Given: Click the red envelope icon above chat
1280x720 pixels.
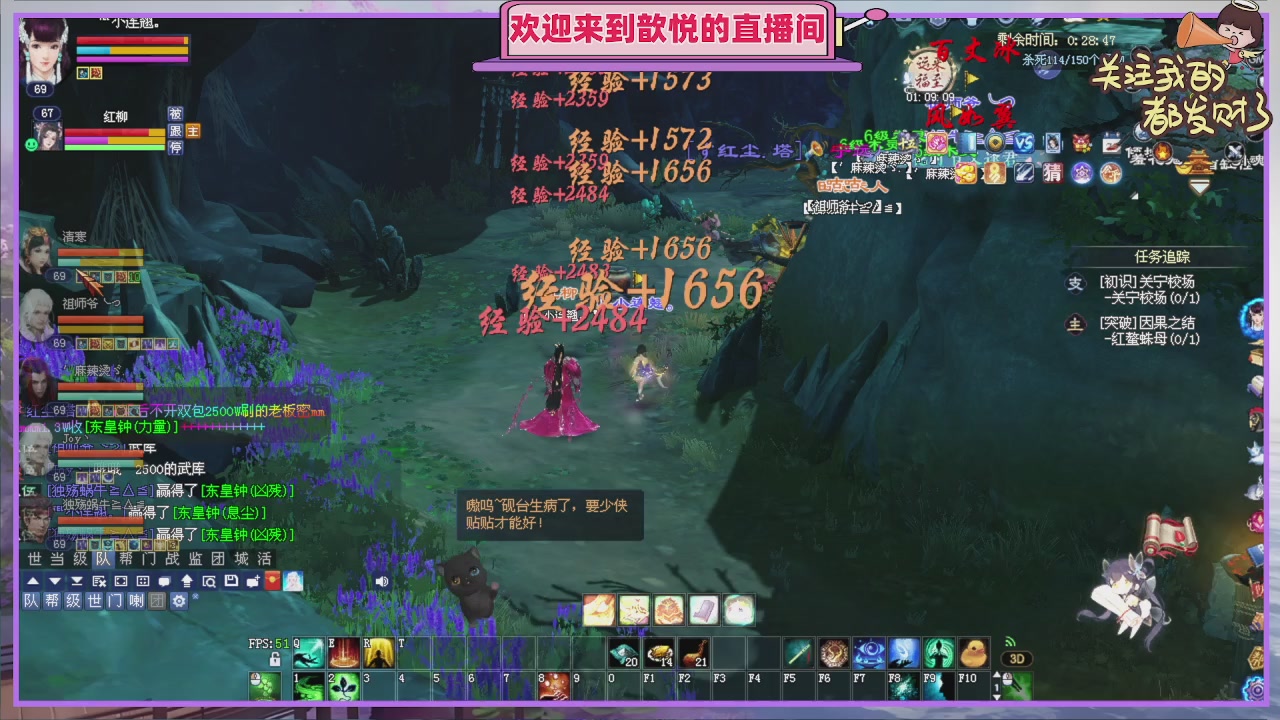Looking at the screenshot, I should point(272,581).
